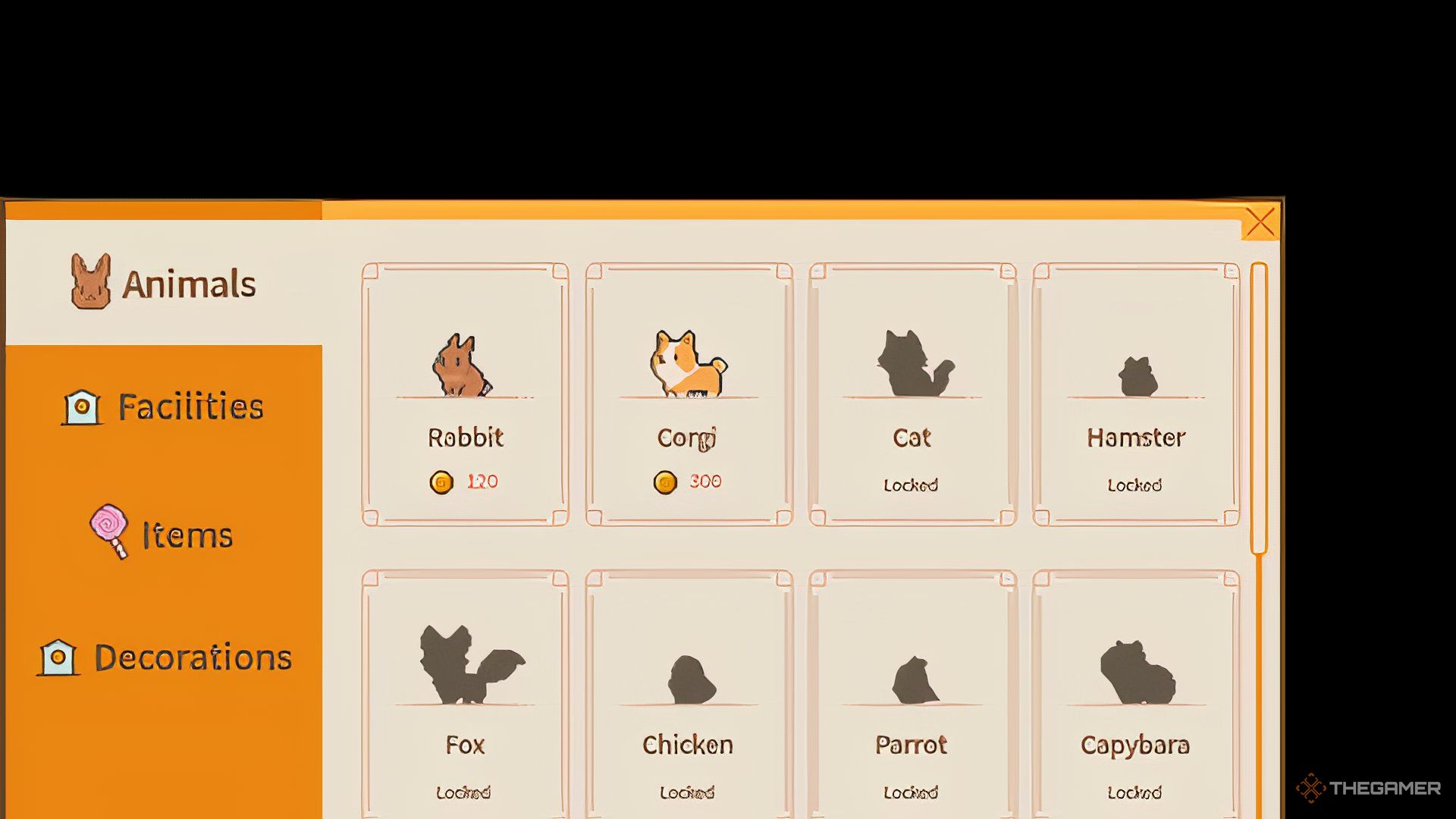
Task: Click the house icon beside Decorations
Action: (57, 658)
